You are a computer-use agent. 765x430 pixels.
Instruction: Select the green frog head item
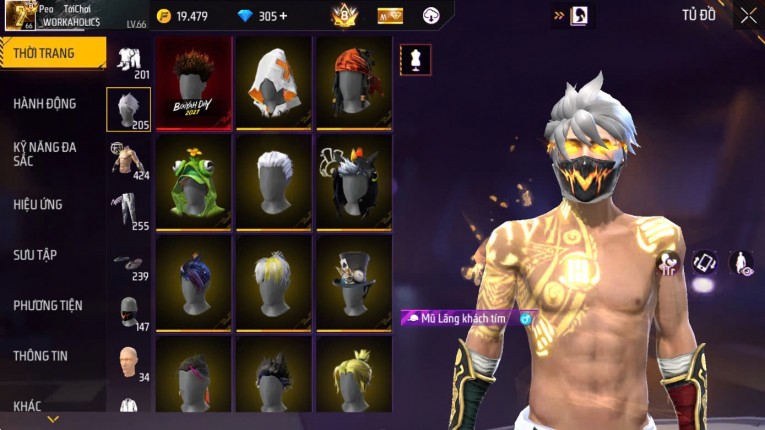coord(194,182)
